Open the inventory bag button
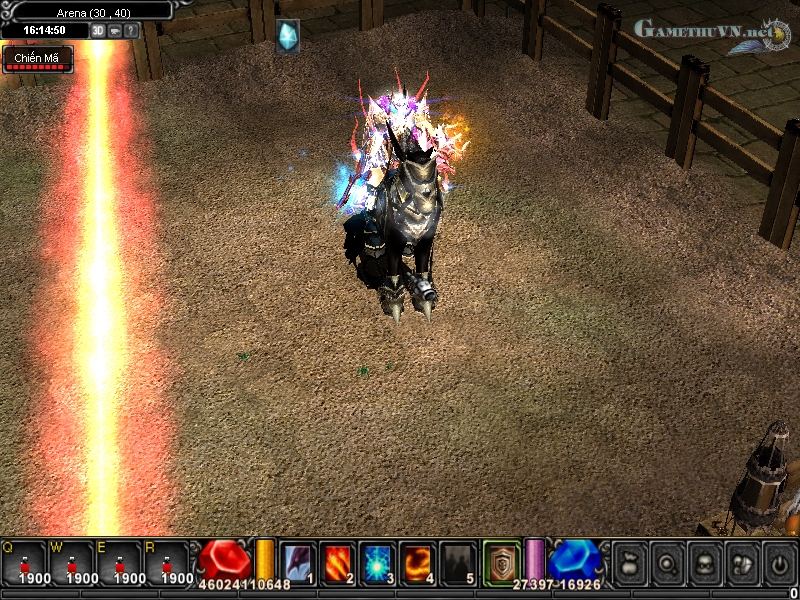800x600 pixels. coord(630,562)
